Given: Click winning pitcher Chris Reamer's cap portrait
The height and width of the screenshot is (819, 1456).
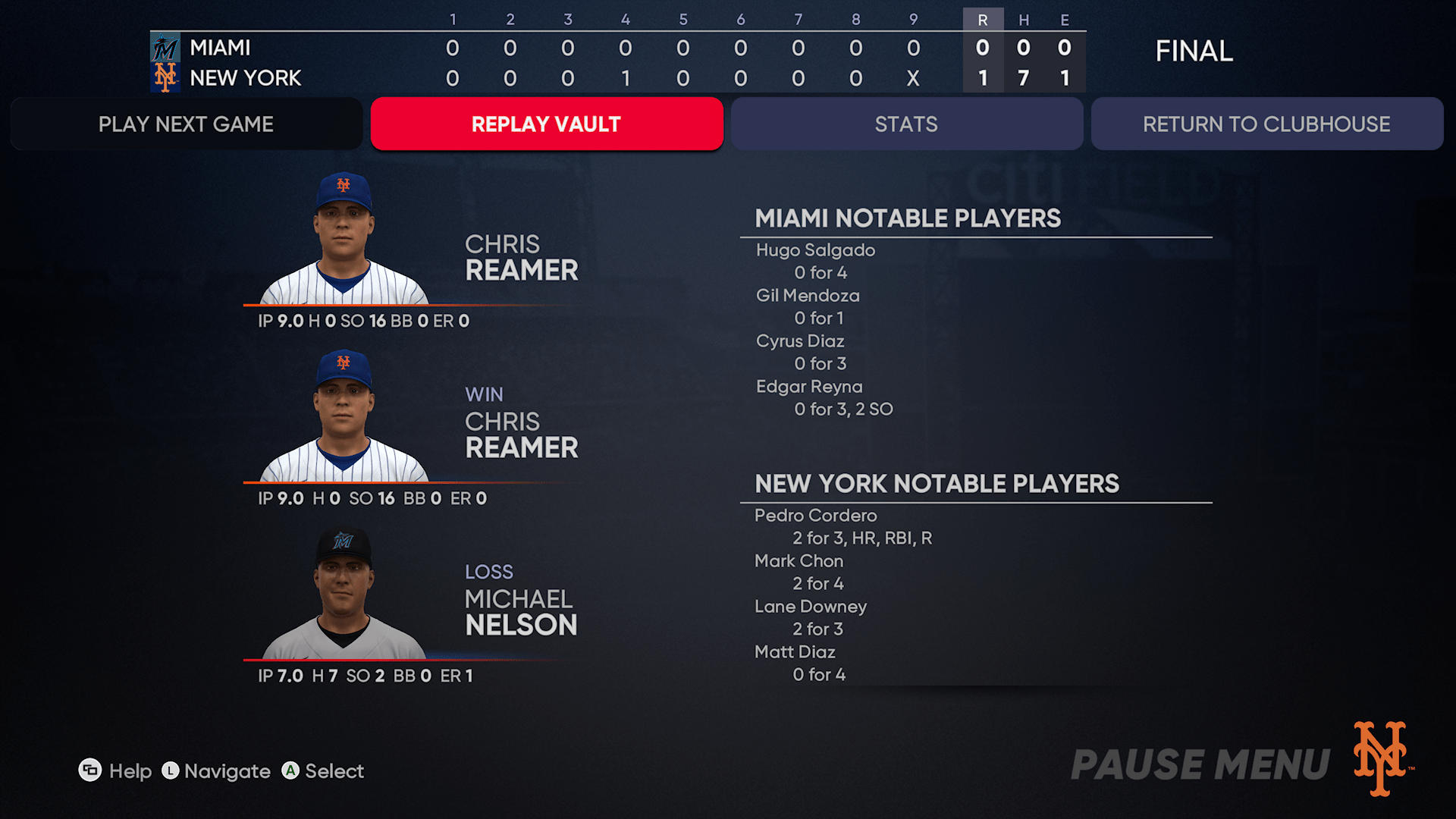Looking at the screenshot, I should [344, 413].
